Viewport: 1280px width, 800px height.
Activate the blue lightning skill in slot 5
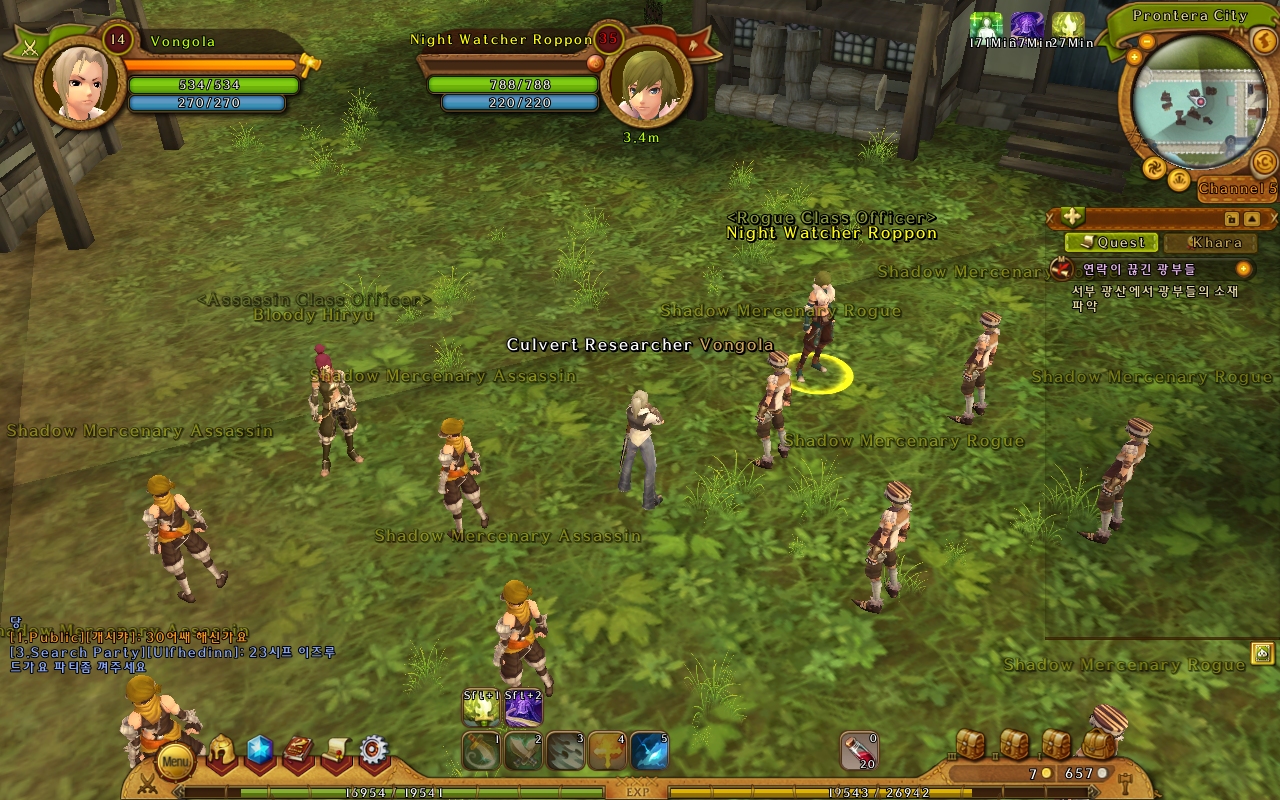(x=649, y=751)
